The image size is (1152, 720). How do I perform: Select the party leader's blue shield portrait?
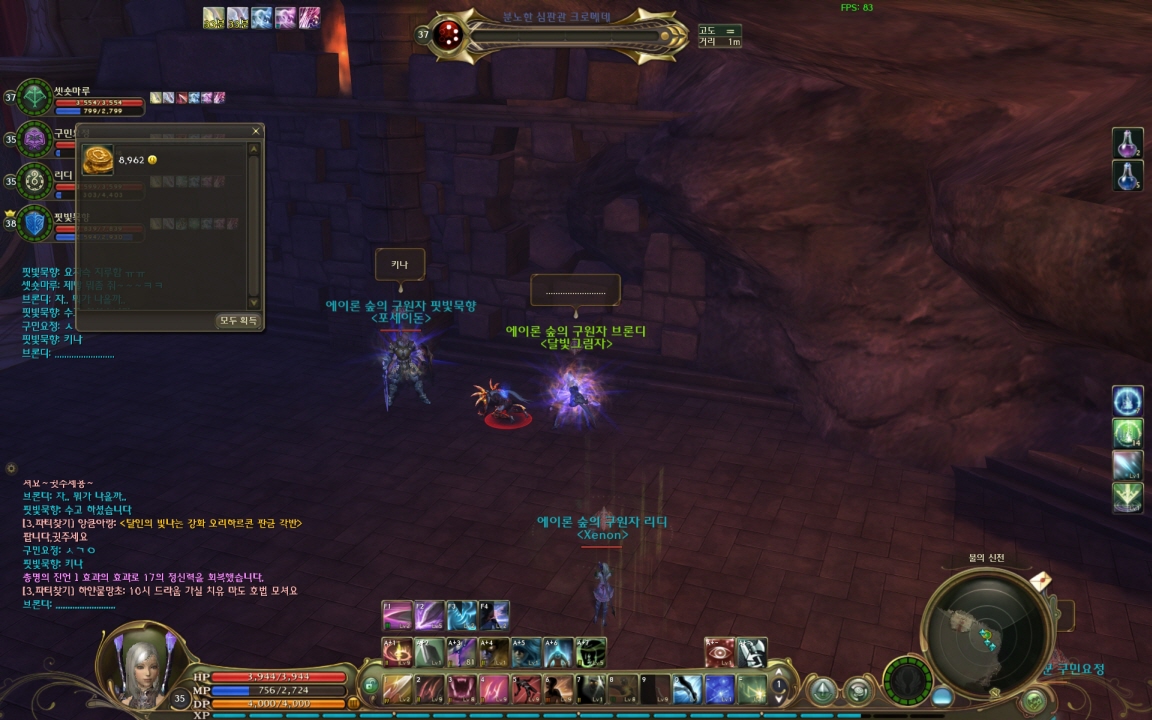tap(35, 223)
